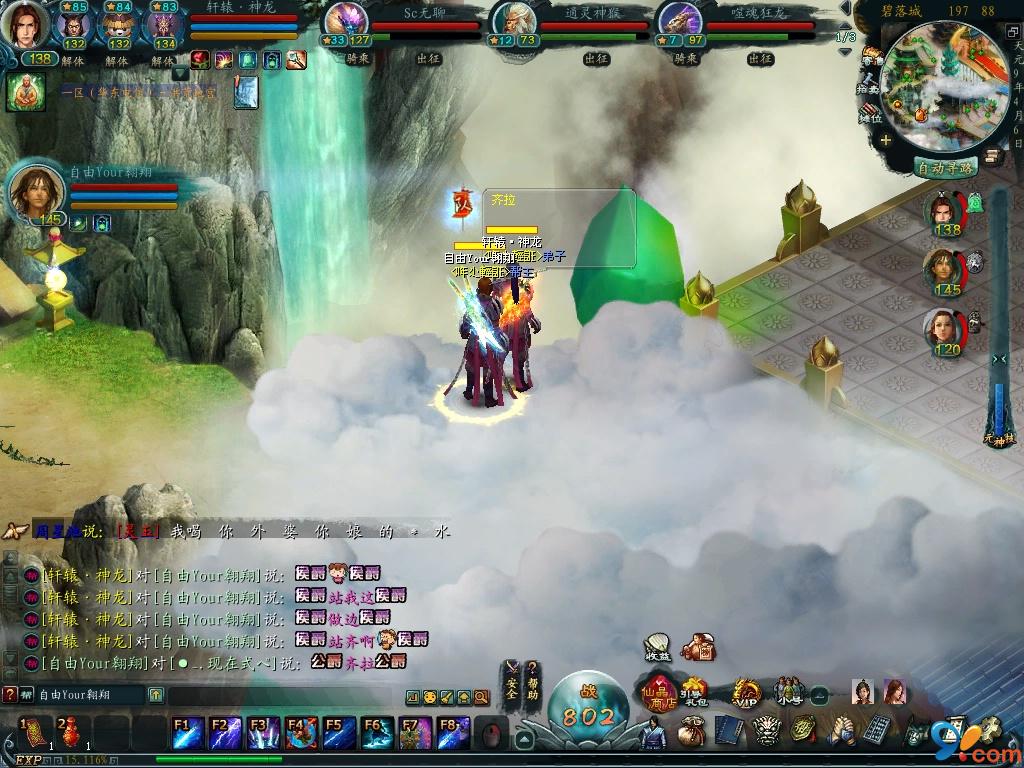
Task: Click 出征 under the Sc无聊 pet
Action: 429,59
